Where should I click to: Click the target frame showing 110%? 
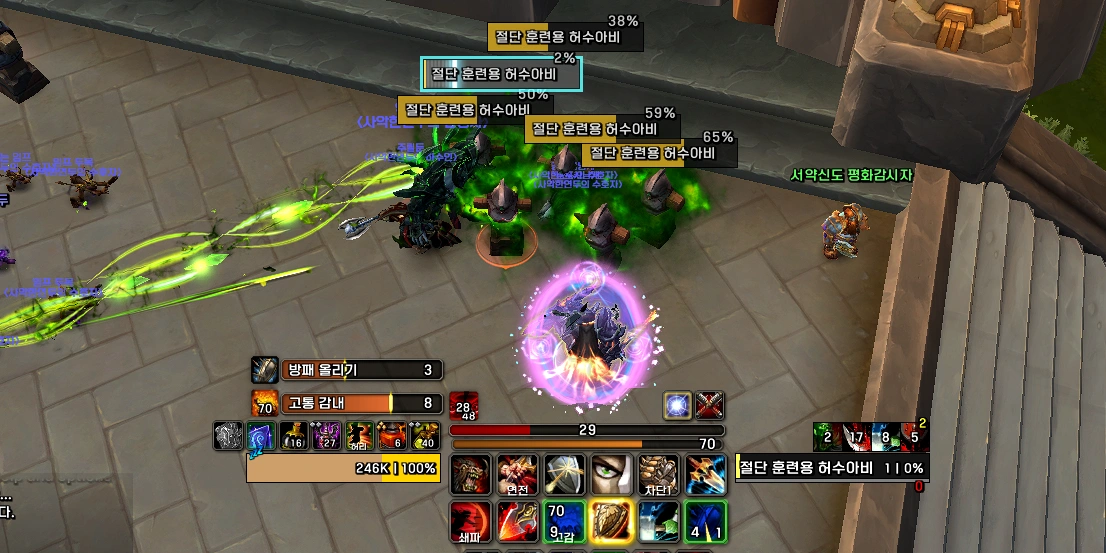(x=831, y=468)
